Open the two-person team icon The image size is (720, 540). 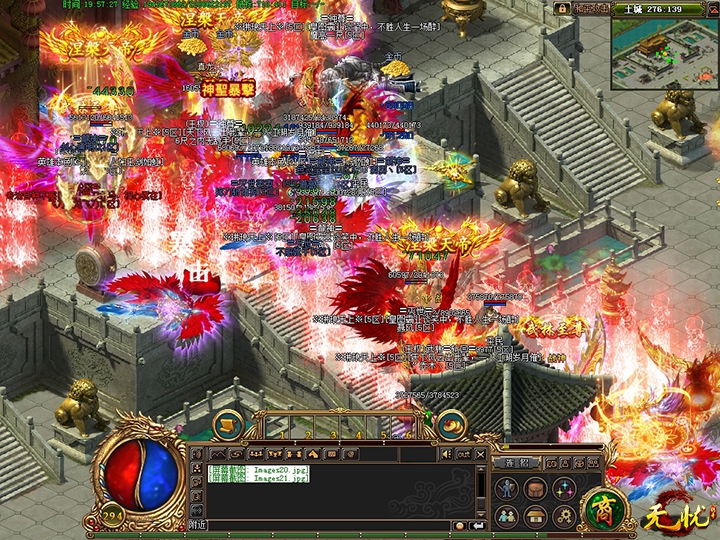(x=508, y=515)
